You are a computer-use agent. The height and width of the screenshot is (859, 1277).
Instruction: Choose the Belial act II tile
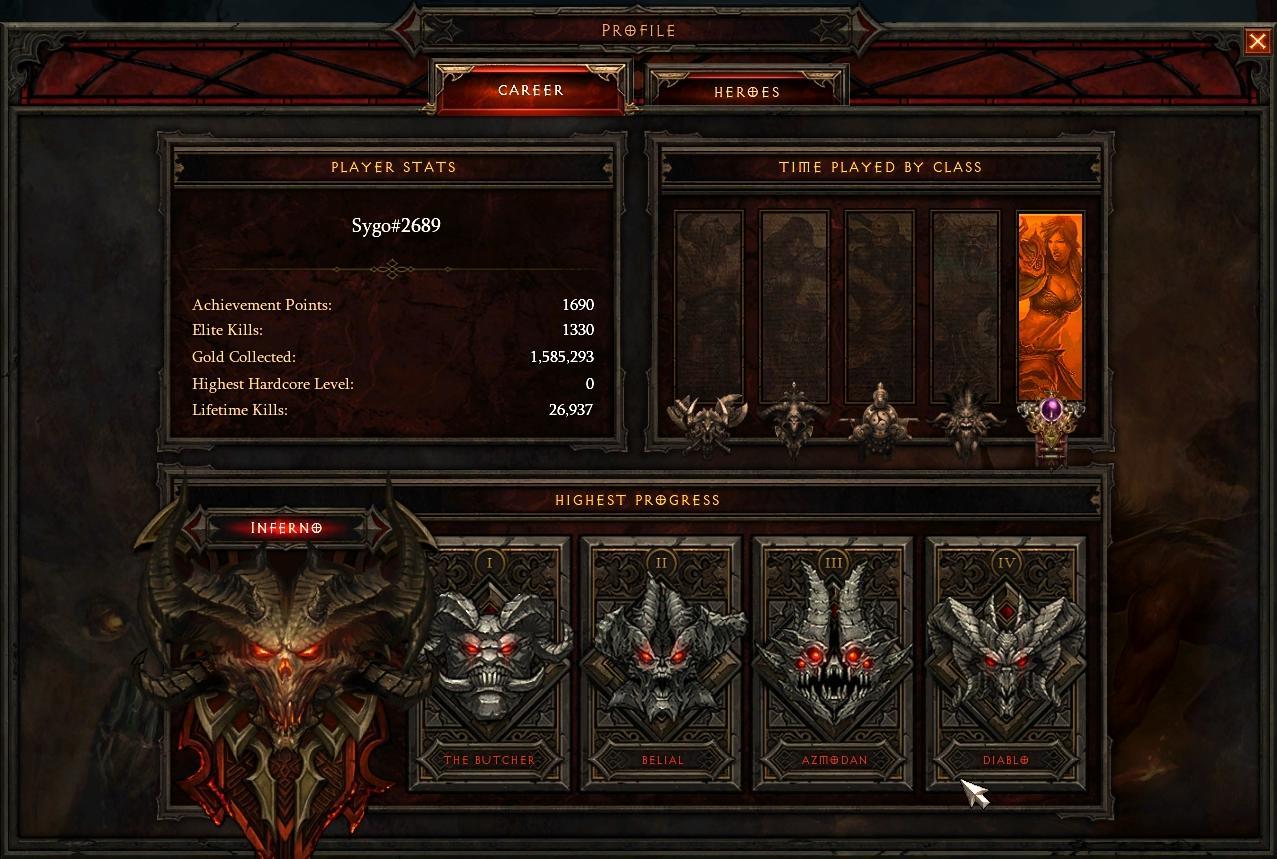tap(662, 660)
